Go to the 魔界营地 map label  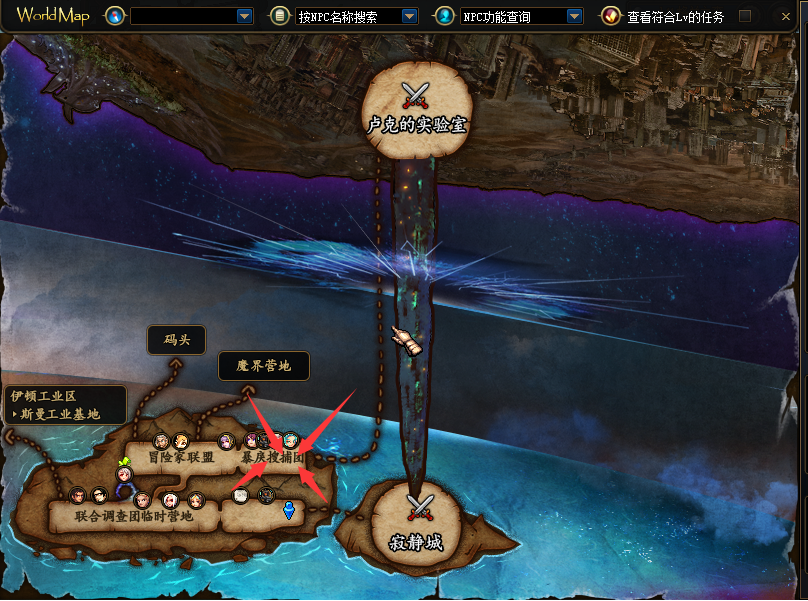[x=264, y=366]
